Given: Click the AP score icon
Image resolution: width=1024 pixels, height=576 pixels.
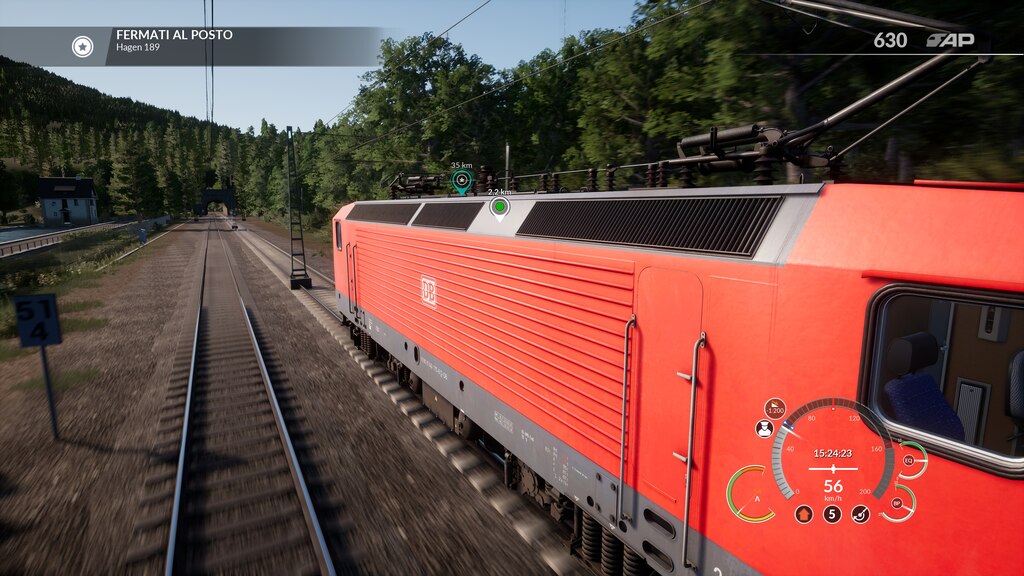Looking at the screenshot, I should (x=949, y=41).
